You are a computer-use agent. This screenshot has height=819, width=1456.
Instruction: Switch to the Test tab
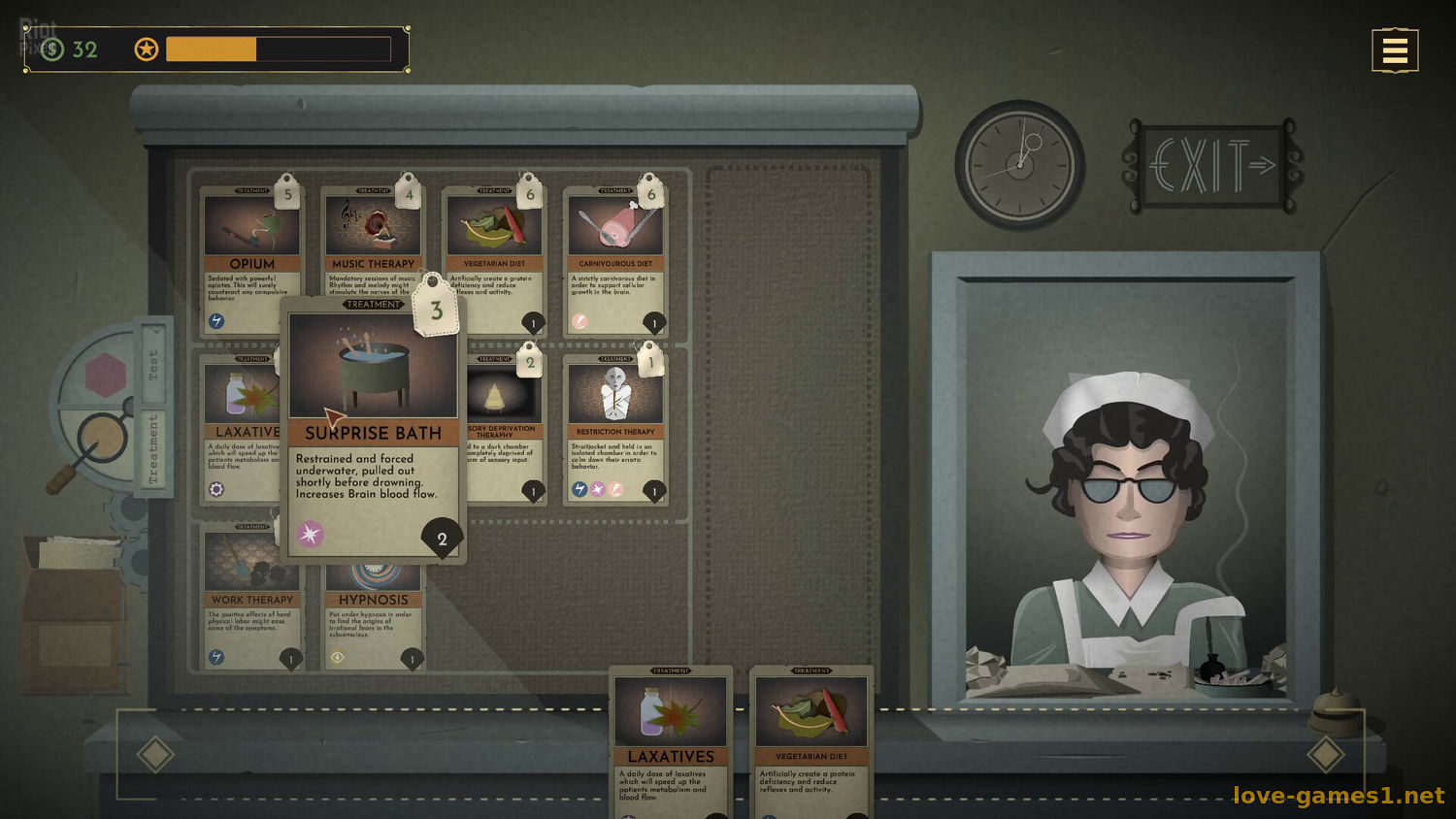coord(153,364)
